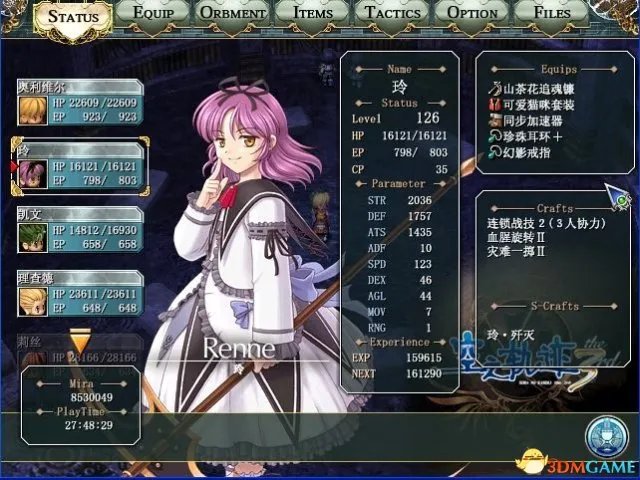The height and width of the screenshot is (480, 640).
Task: Choose the 可爱猫咪套装 equipment entry
Action: click(x=535, y=106)
